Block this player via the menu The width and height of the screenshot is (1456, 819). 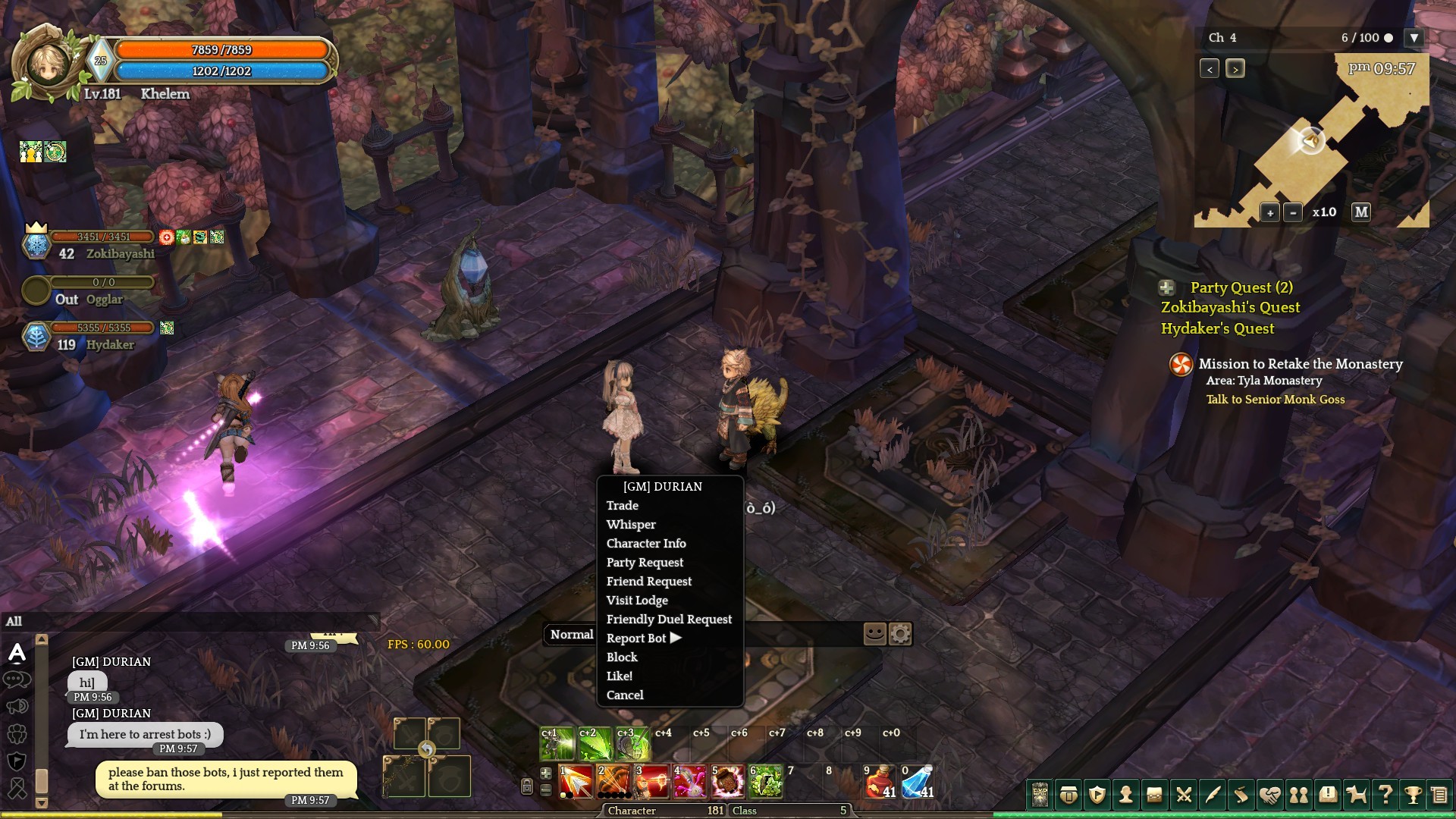click(x=622, y=657)
